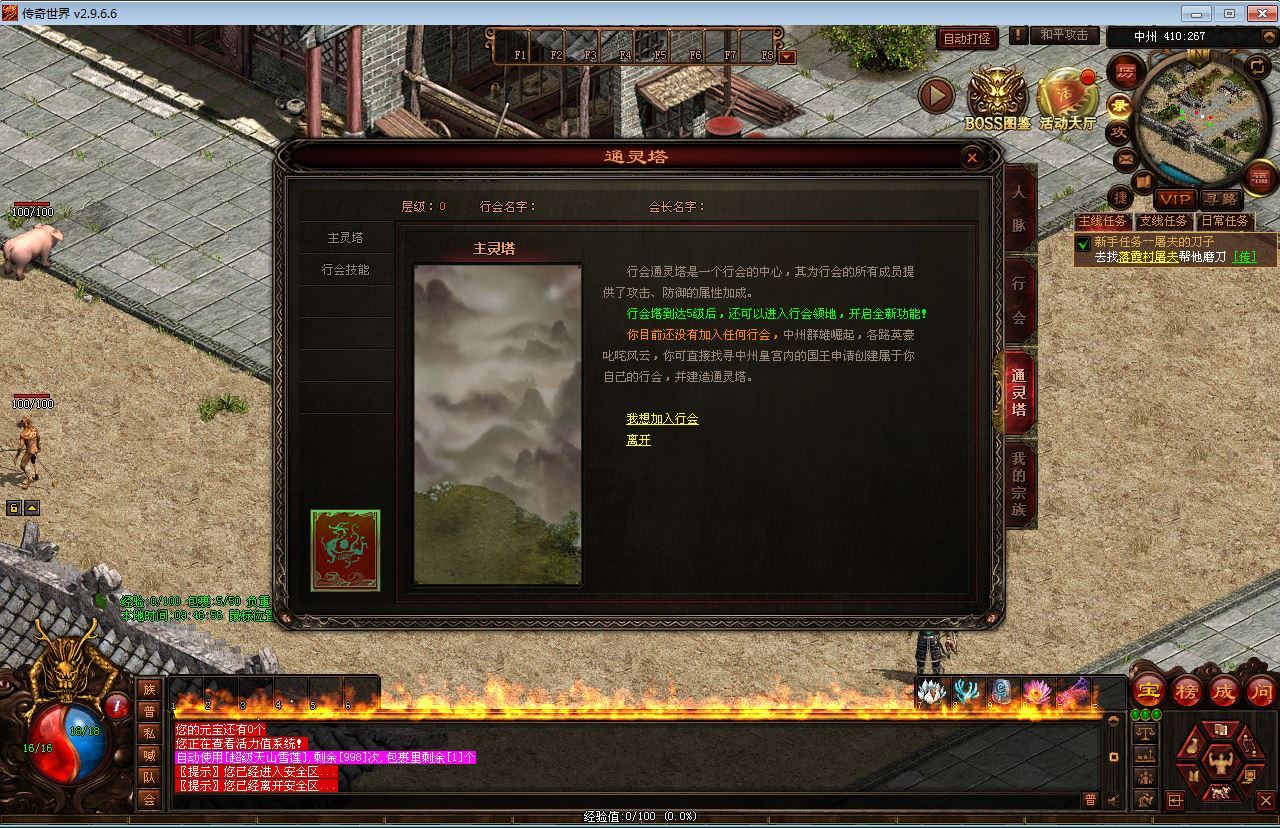Screen dimensions: 1280x828
Task: Mute sound with the speaker icon
Action: coord(1113,800)
